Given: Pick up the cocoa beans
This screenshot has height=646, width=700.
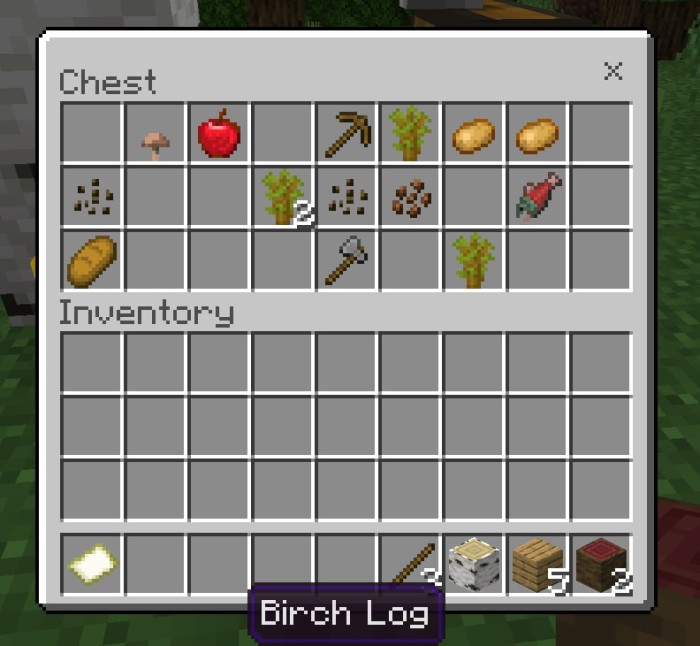Looking at the screenshot, I should coord(410,197).
